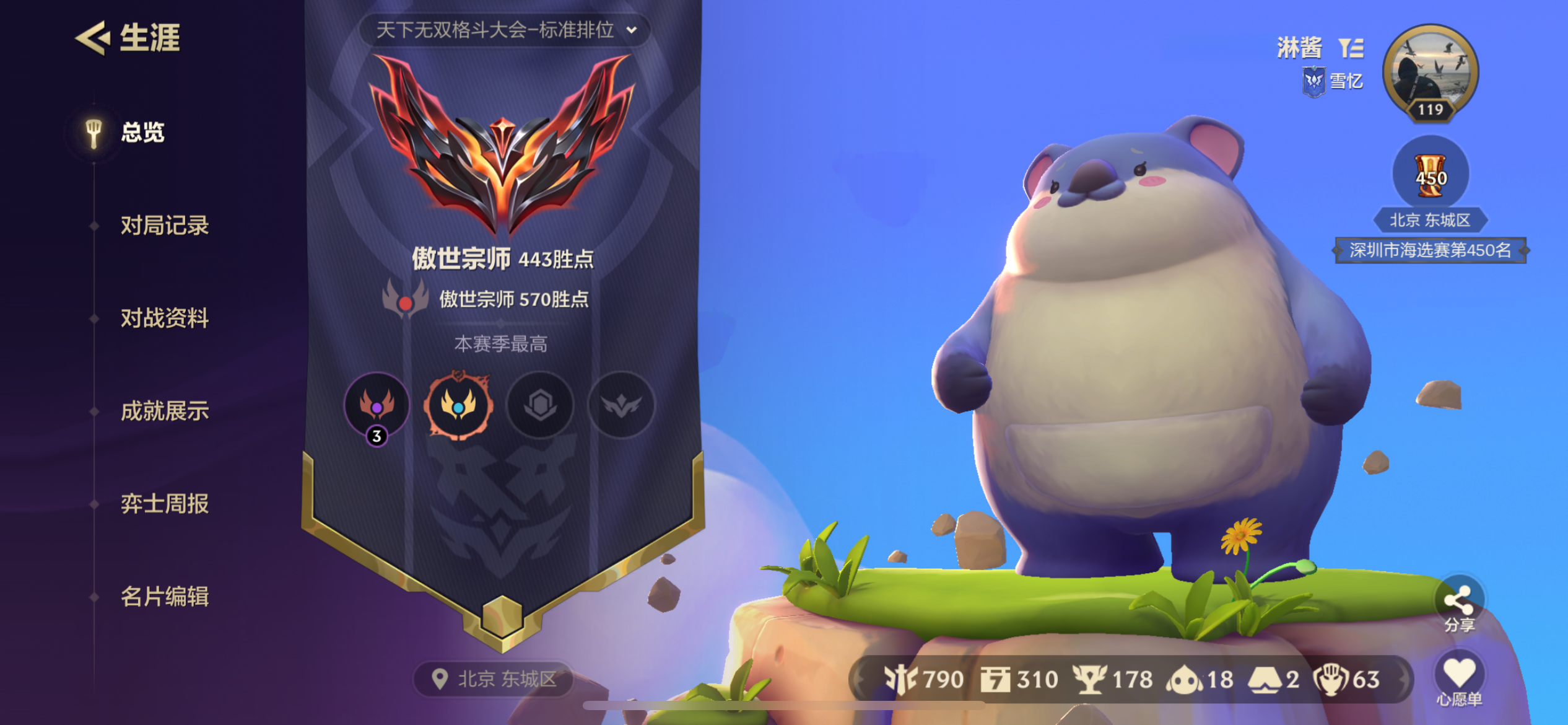Select the first rank badge with counter 3

point(378,406)
